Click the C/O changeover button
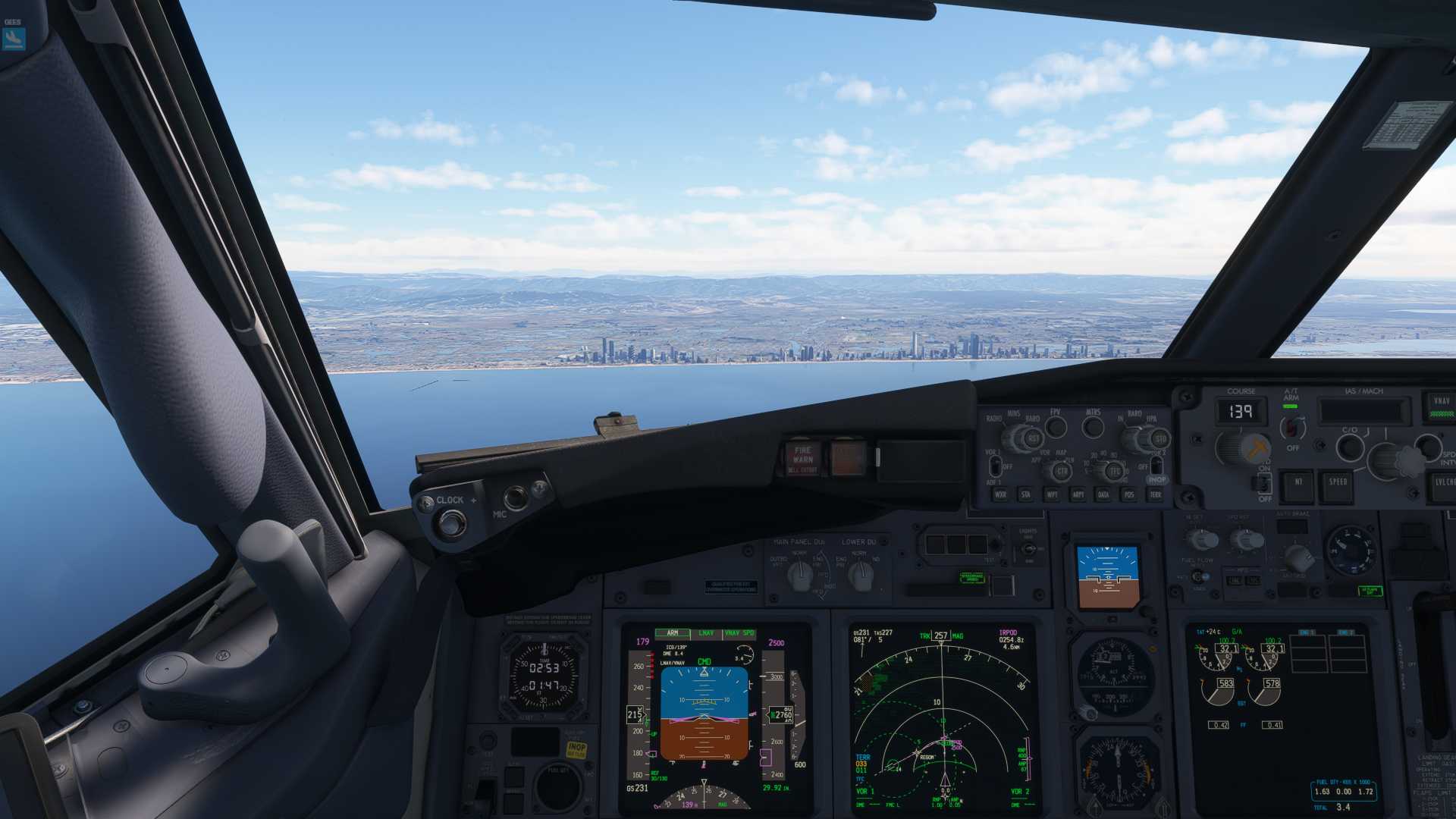1456x819 pixels. coord(1350,447)
